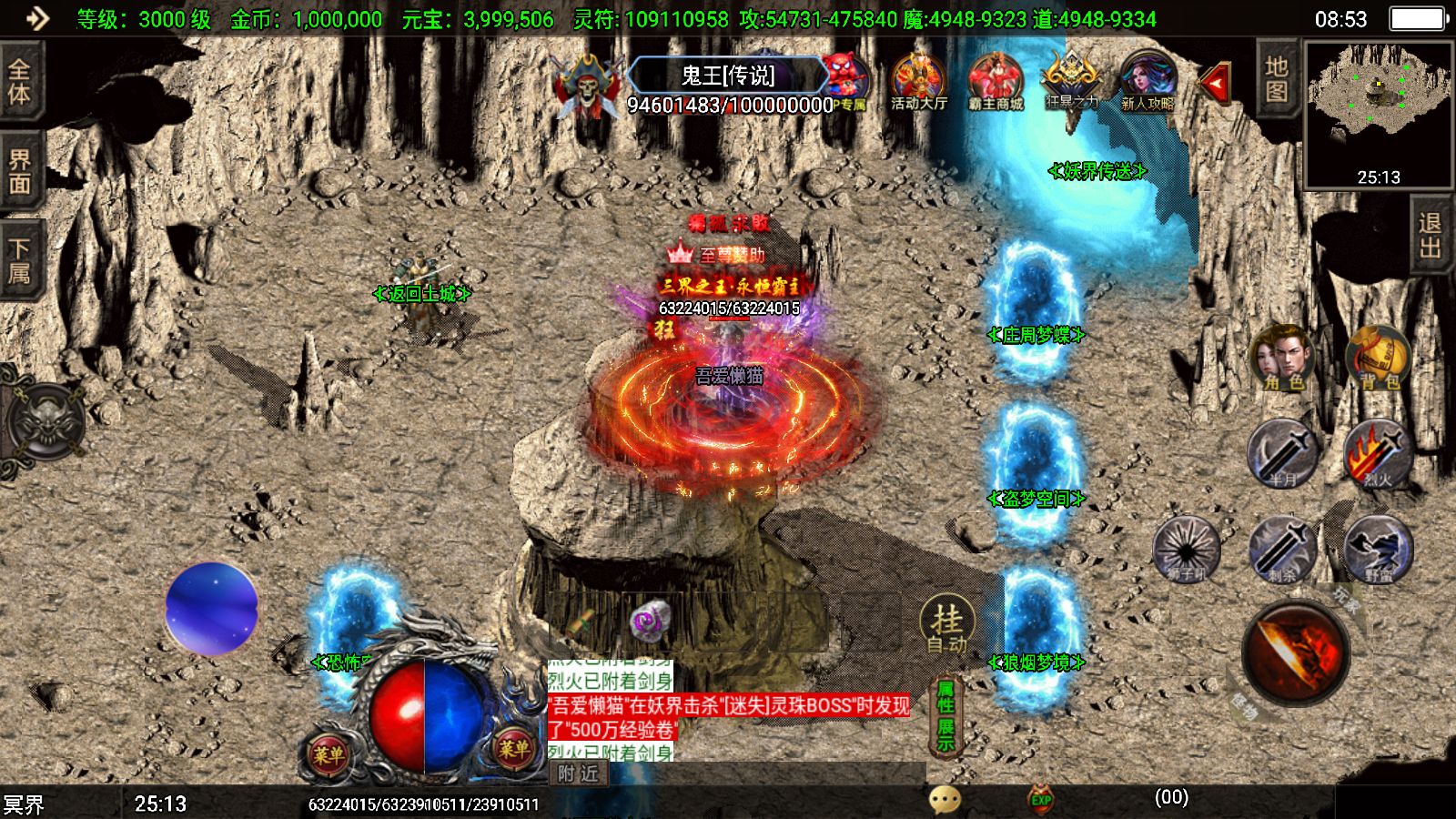
Task: Activate the 刺杀 thrust skill
Action: [x=1282, y=549]
